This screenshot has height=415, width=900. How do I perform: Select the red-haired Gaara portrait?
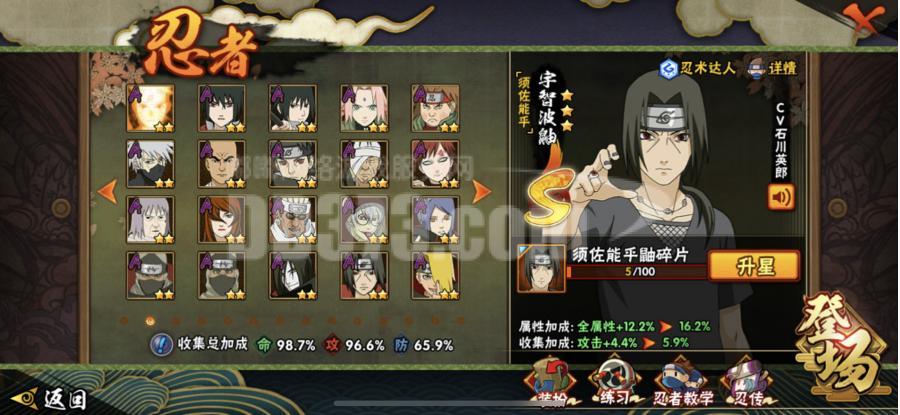(435, 163)
